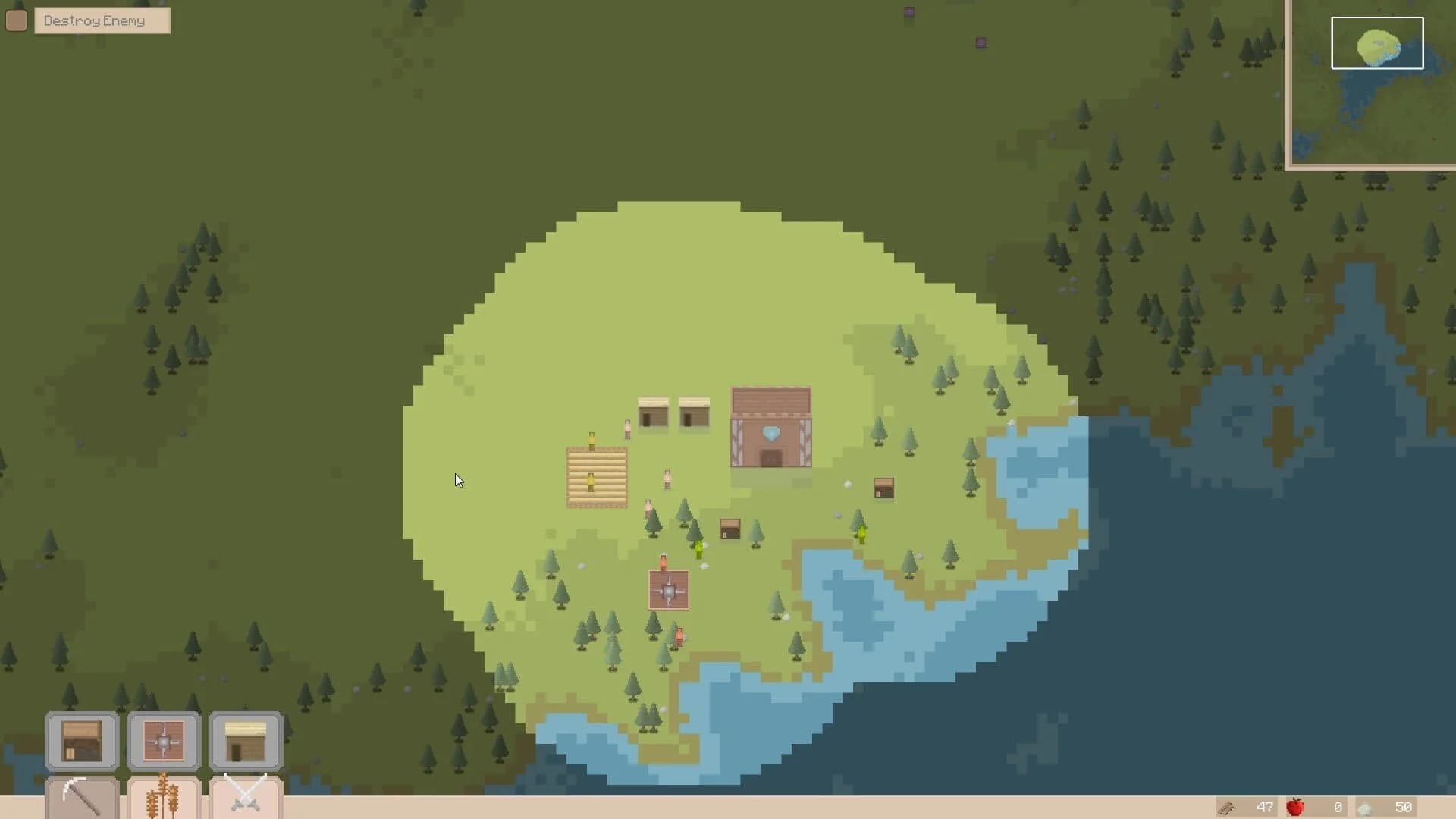The height and width of the screenshot is (819, 1456).
Task: Click the wood plank resource icon
Action: tap(1225, 808)
